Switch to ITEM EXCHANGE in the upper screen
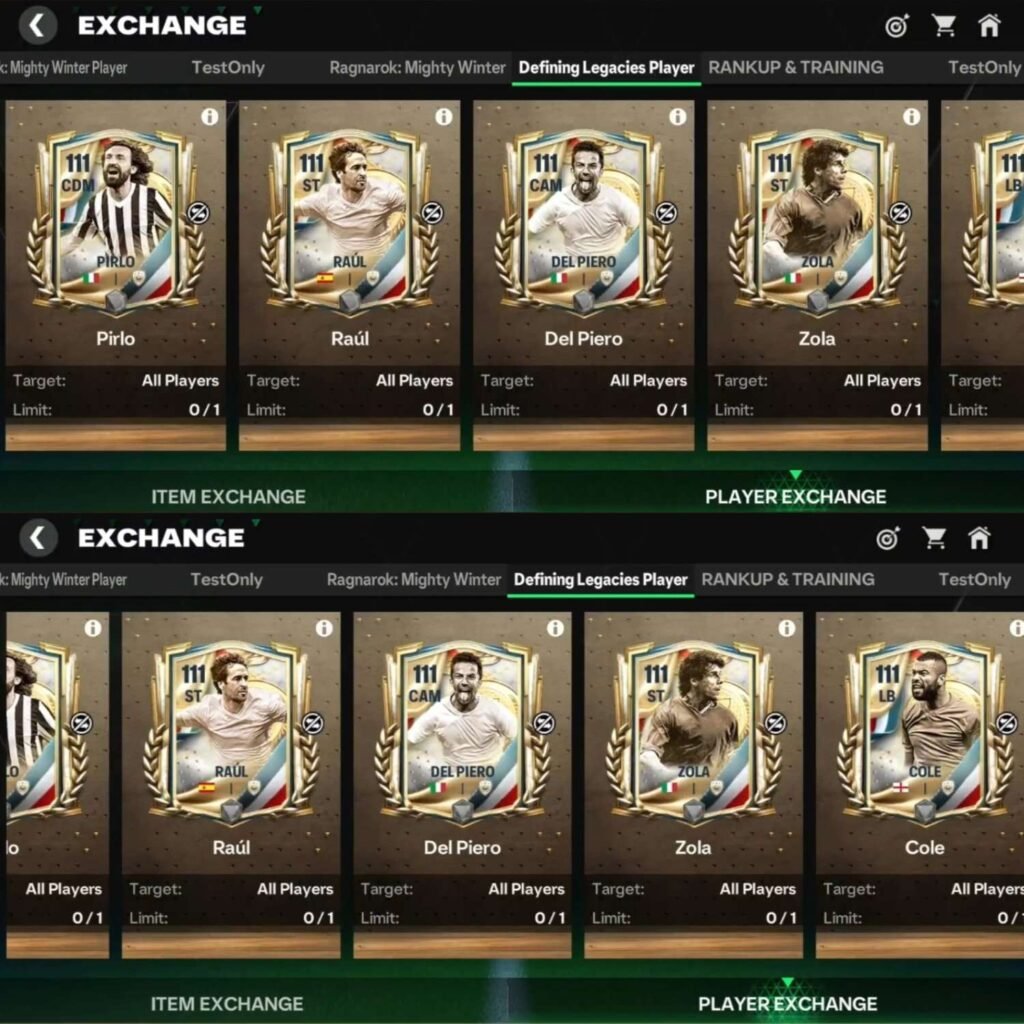 click(x=228, y=496)
